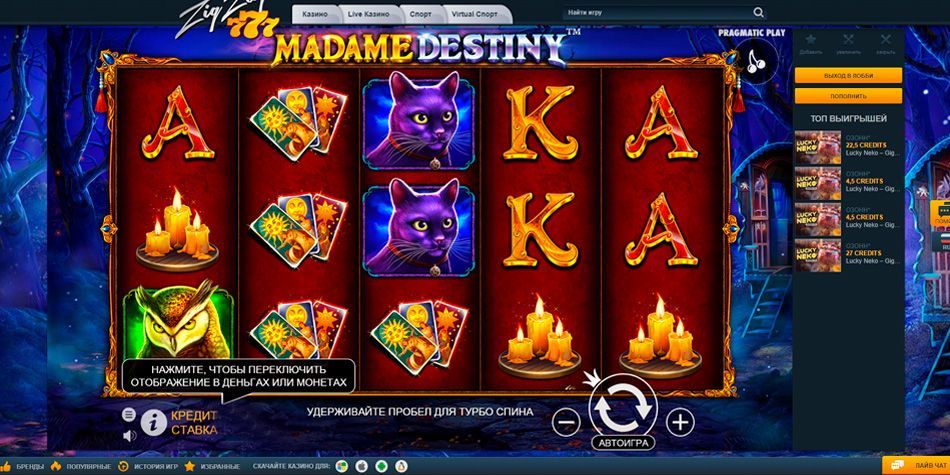Image resolution: width=950 pixels, height=475 pixels.
Task: Click the Найти игру search field
Action: click(655, 13)
